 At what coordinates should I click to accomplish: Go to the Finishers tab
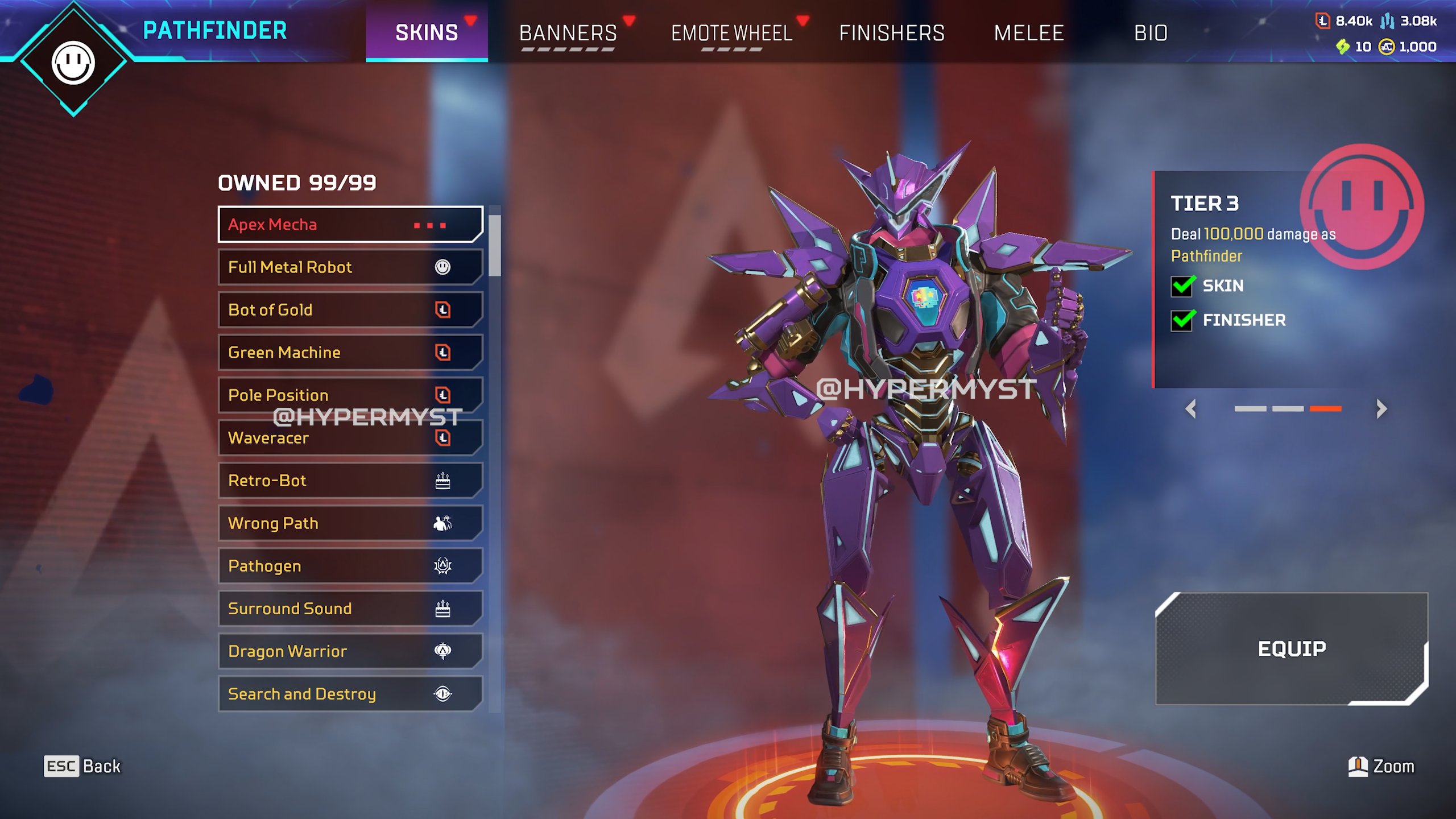(x=891, y=33)
